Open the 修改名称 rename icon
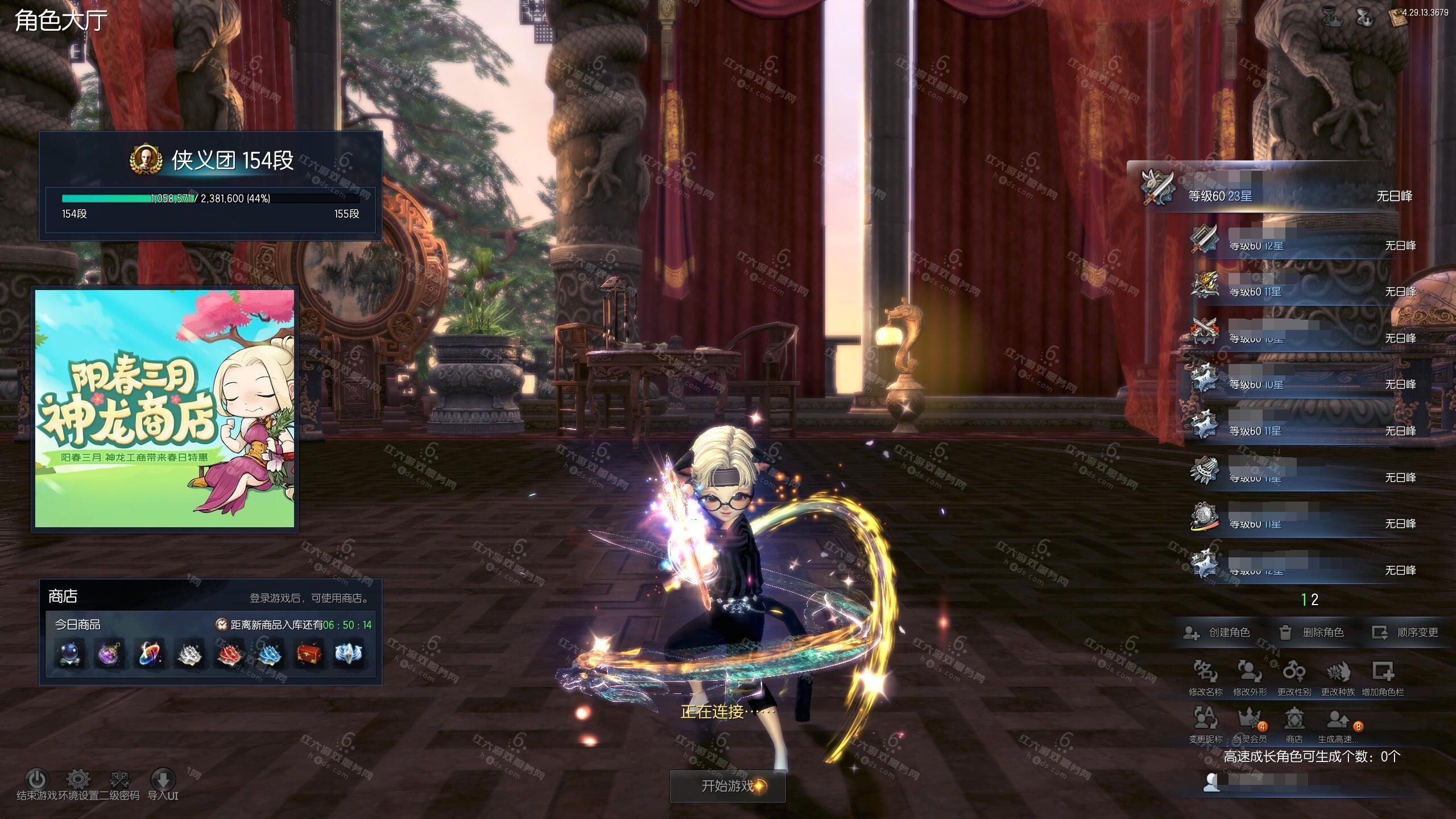 pyautogui.click(x=1205, y=673)
